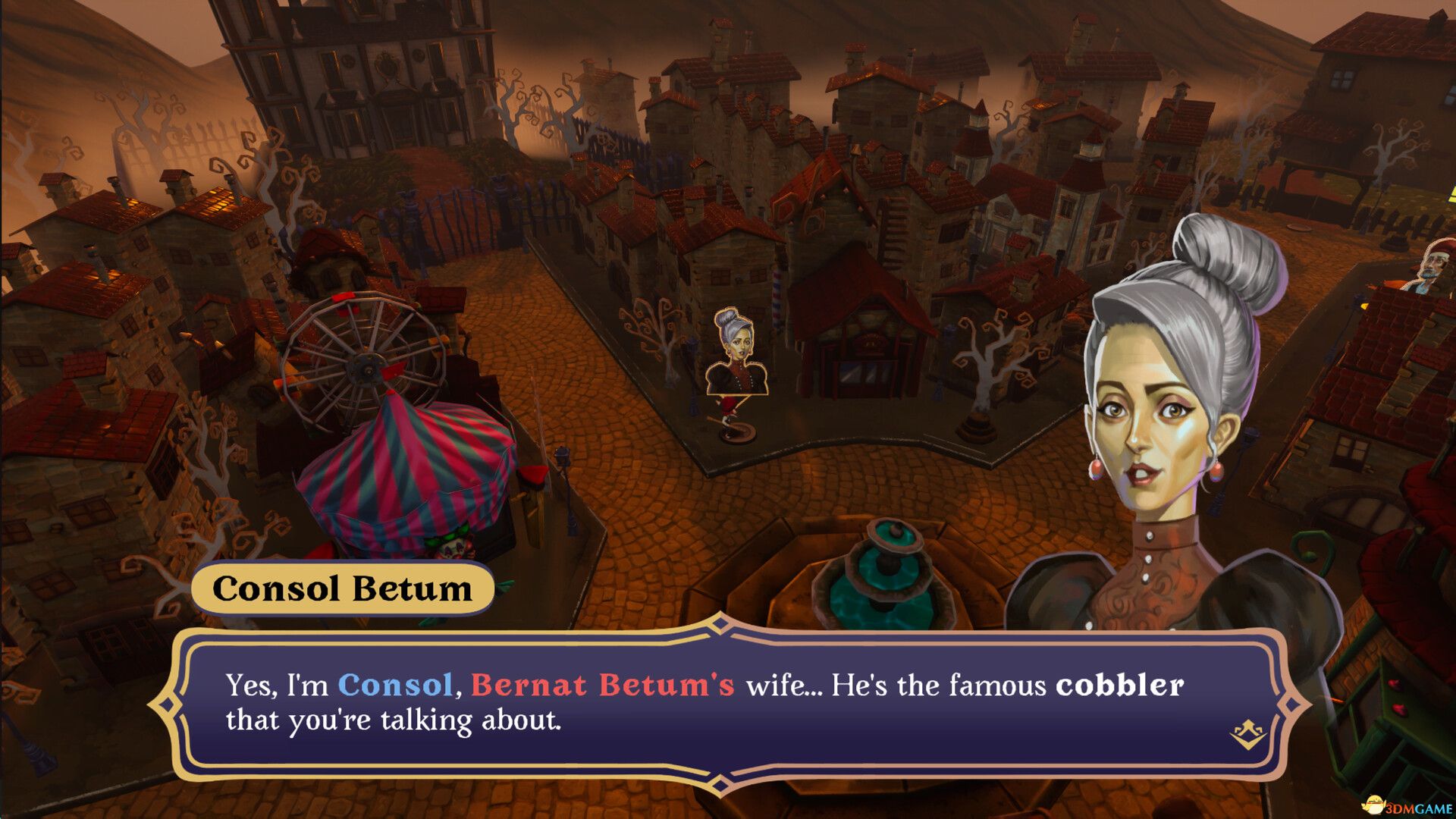Select the highlighted Consol Betum NPC in town
The height and width of the screenshot is (819, 1456).
734,356
